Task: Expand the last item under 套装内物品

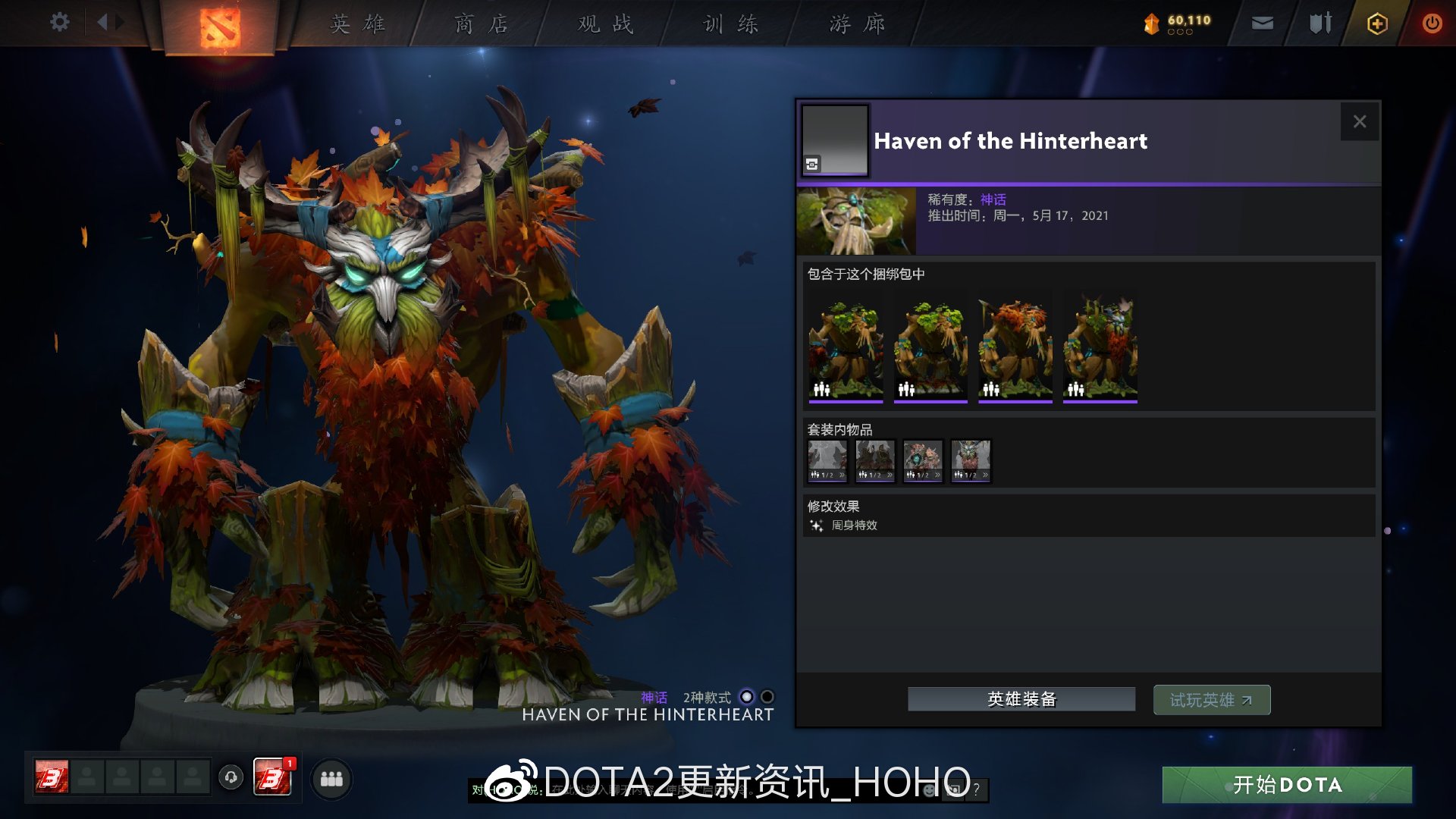Action: tap(984, 473)
